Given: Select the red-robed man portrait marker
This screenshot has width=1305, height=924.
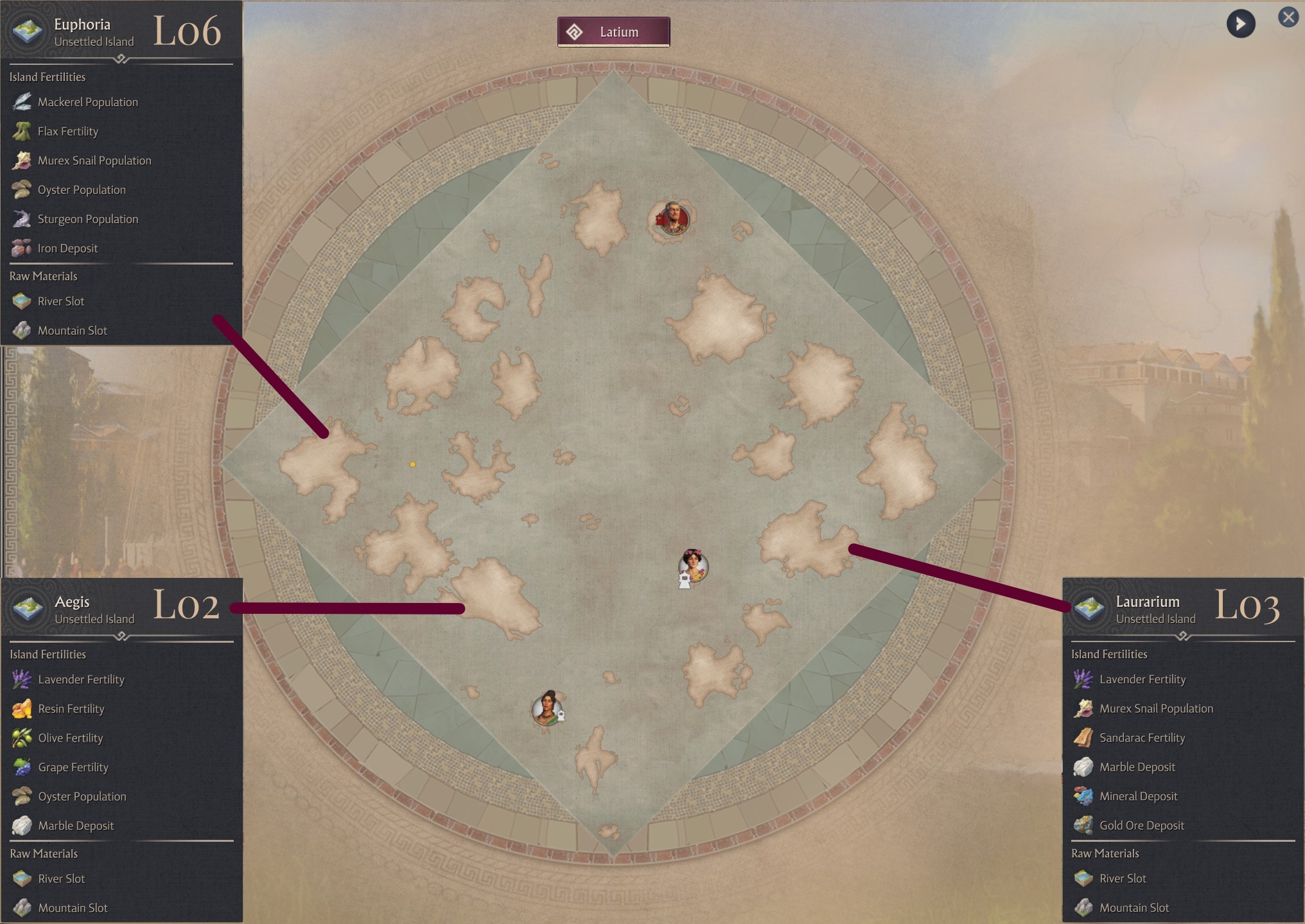Looking at the screenshot, I should [x=673, y=218].
